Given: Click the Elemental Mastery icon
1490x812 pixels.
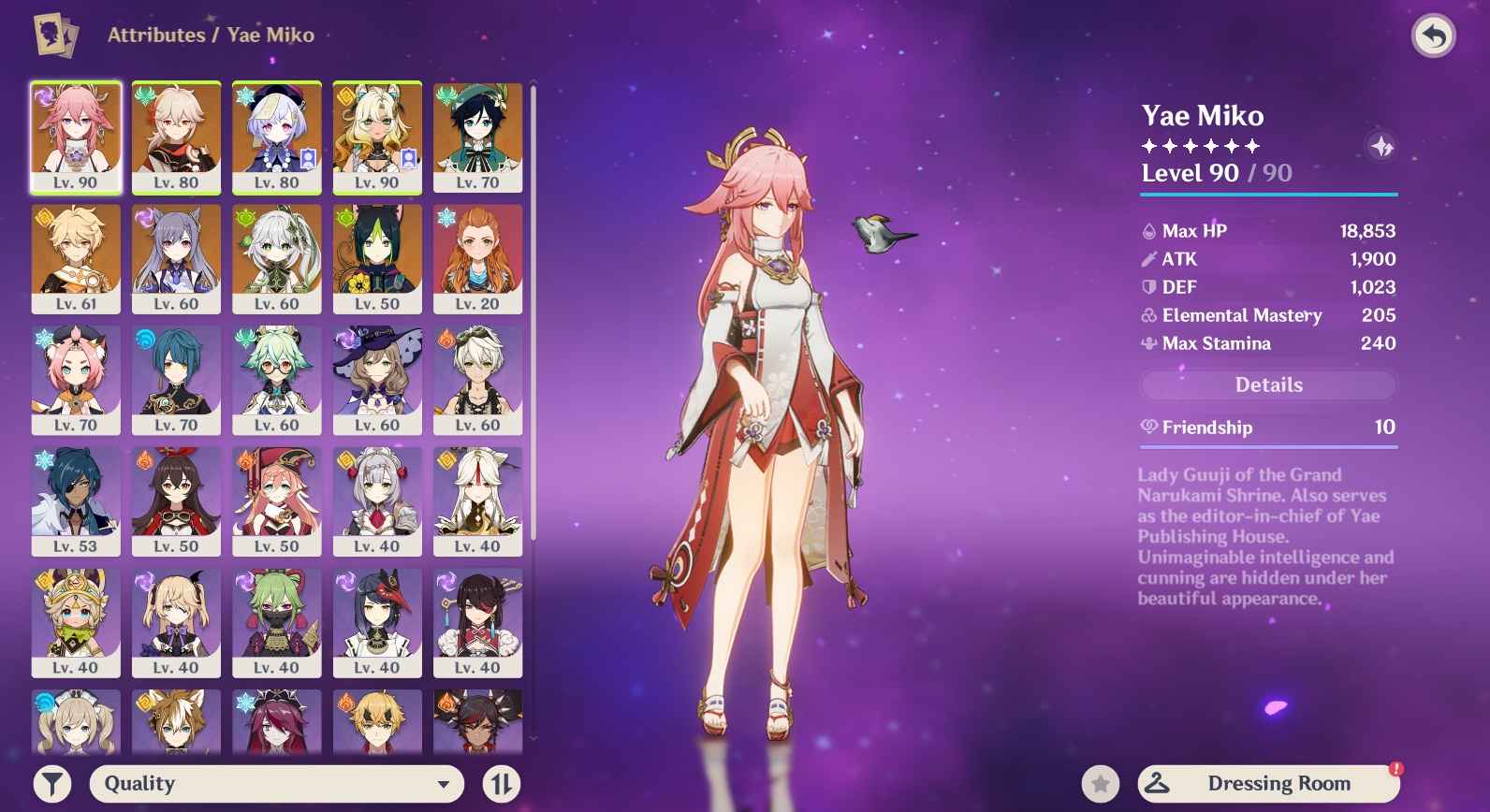Looking at the screenshot, I should tap(1147, 315).
